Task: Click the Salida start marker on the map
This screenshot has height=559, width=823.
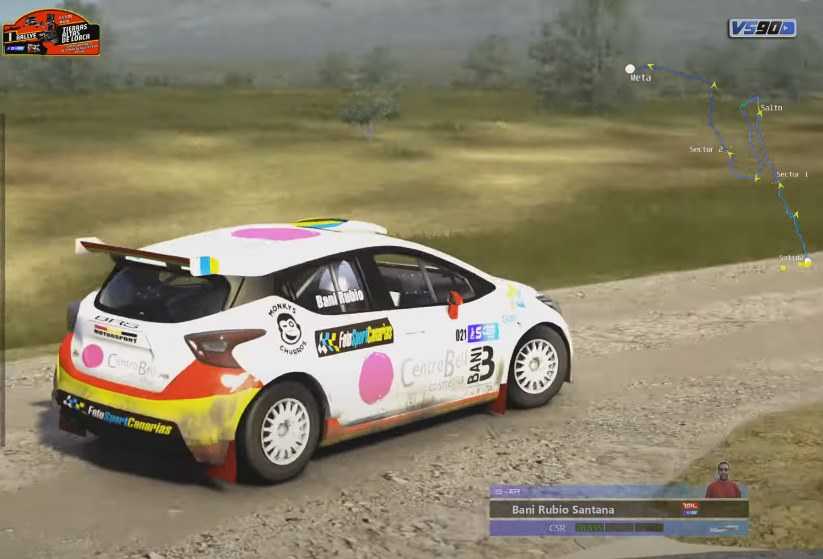Action: click(x=806, y=262)
